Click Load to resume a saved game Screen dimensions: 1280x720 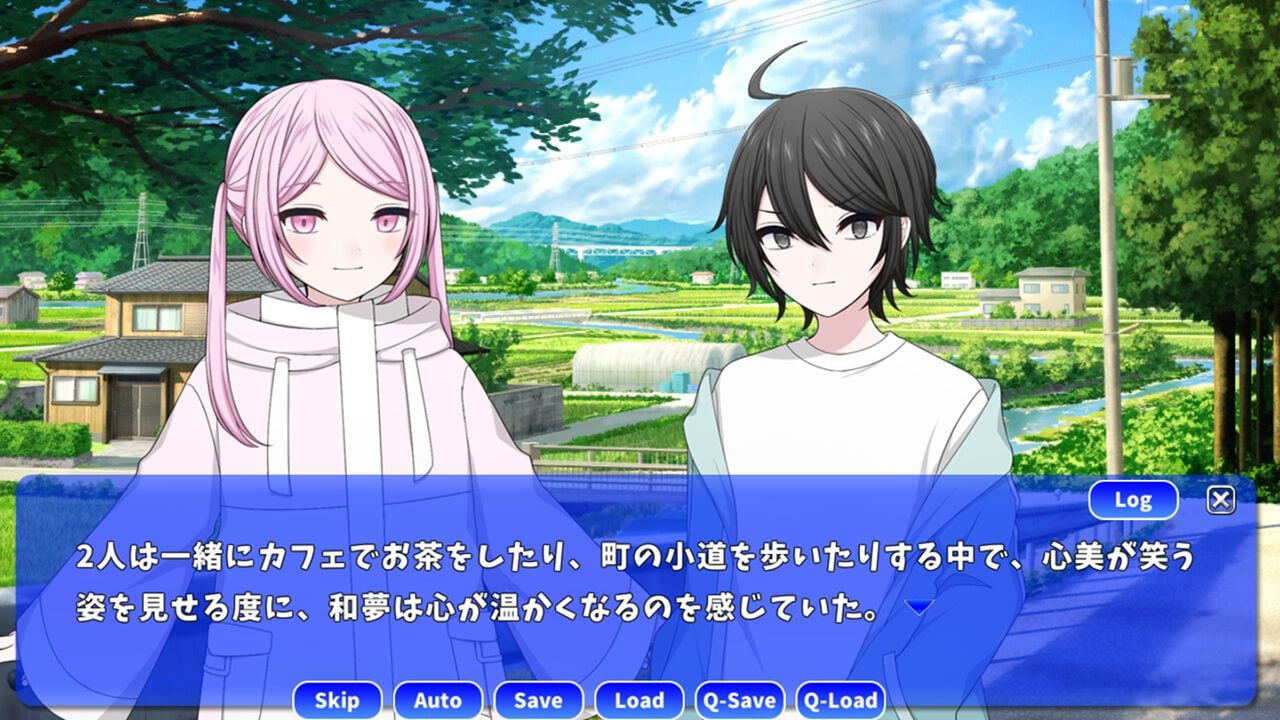(x=638, y=701)
